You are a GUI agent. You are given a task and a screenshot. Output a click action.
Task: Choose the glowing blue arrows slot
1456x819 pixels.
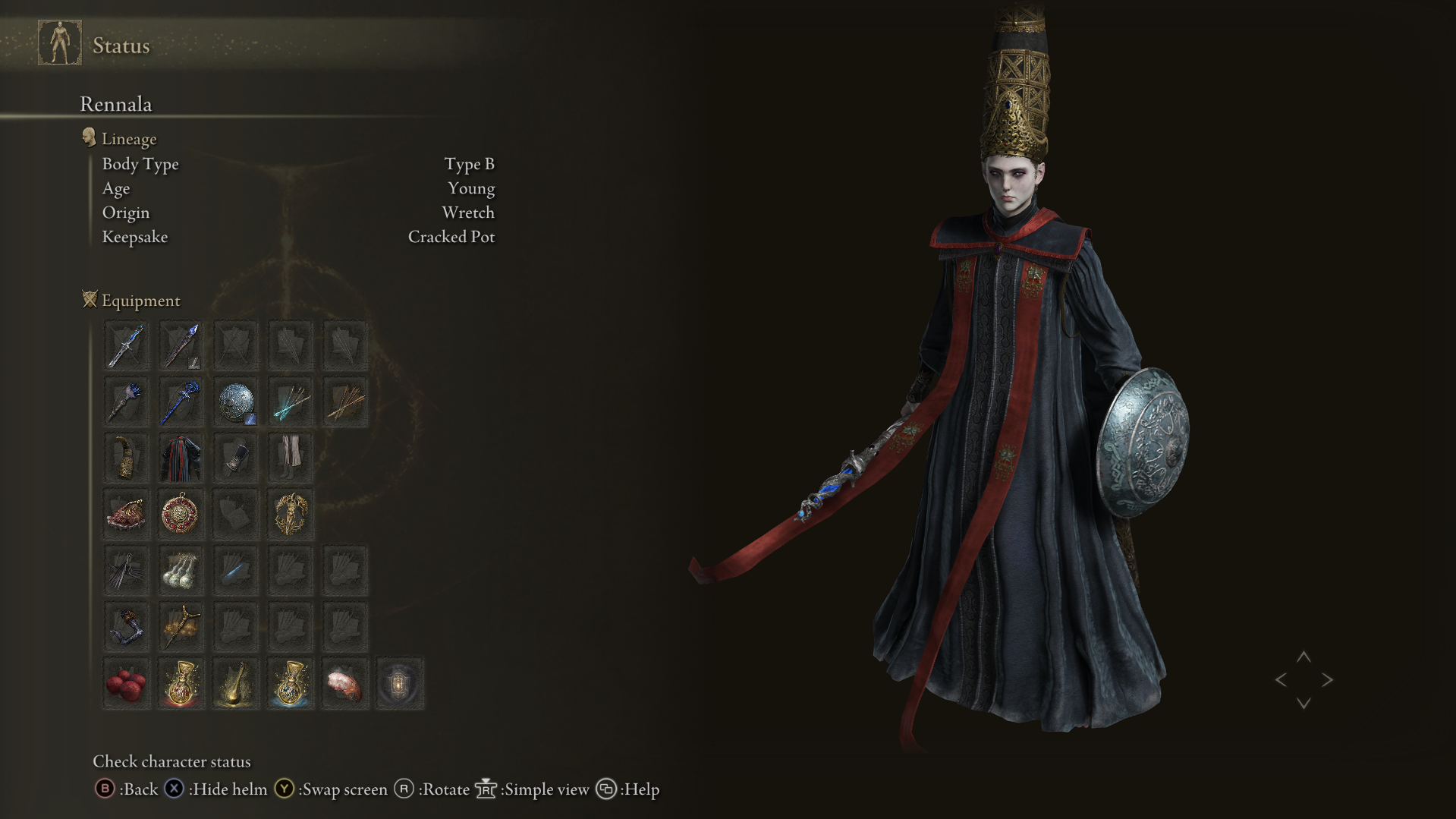click(291, 402)
